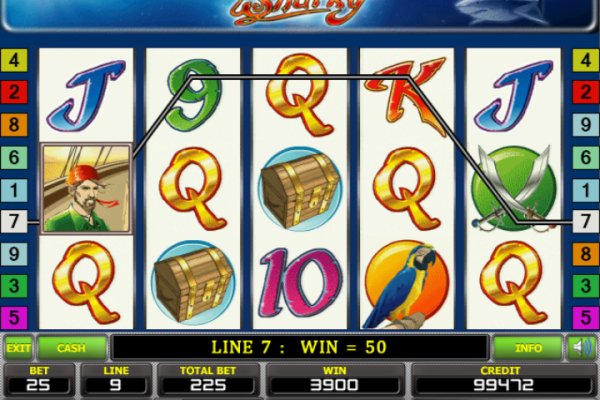Open the CASH menu

(70, 348)
